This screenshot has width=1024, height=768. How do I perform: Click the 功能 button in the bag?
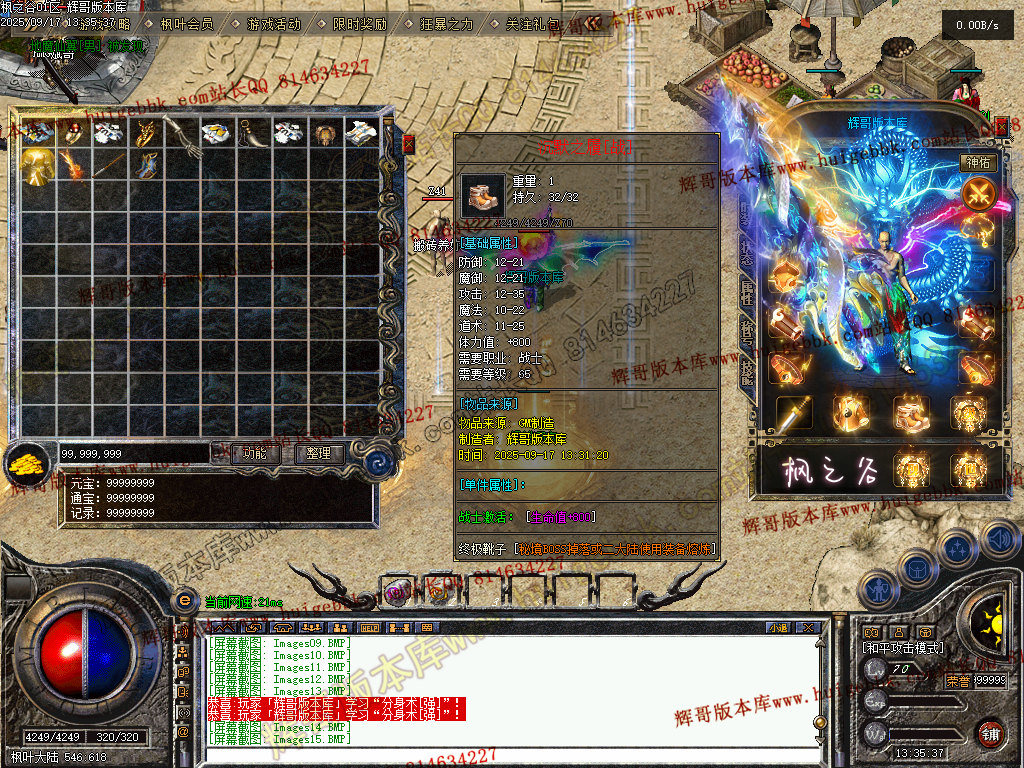[254, 453]
